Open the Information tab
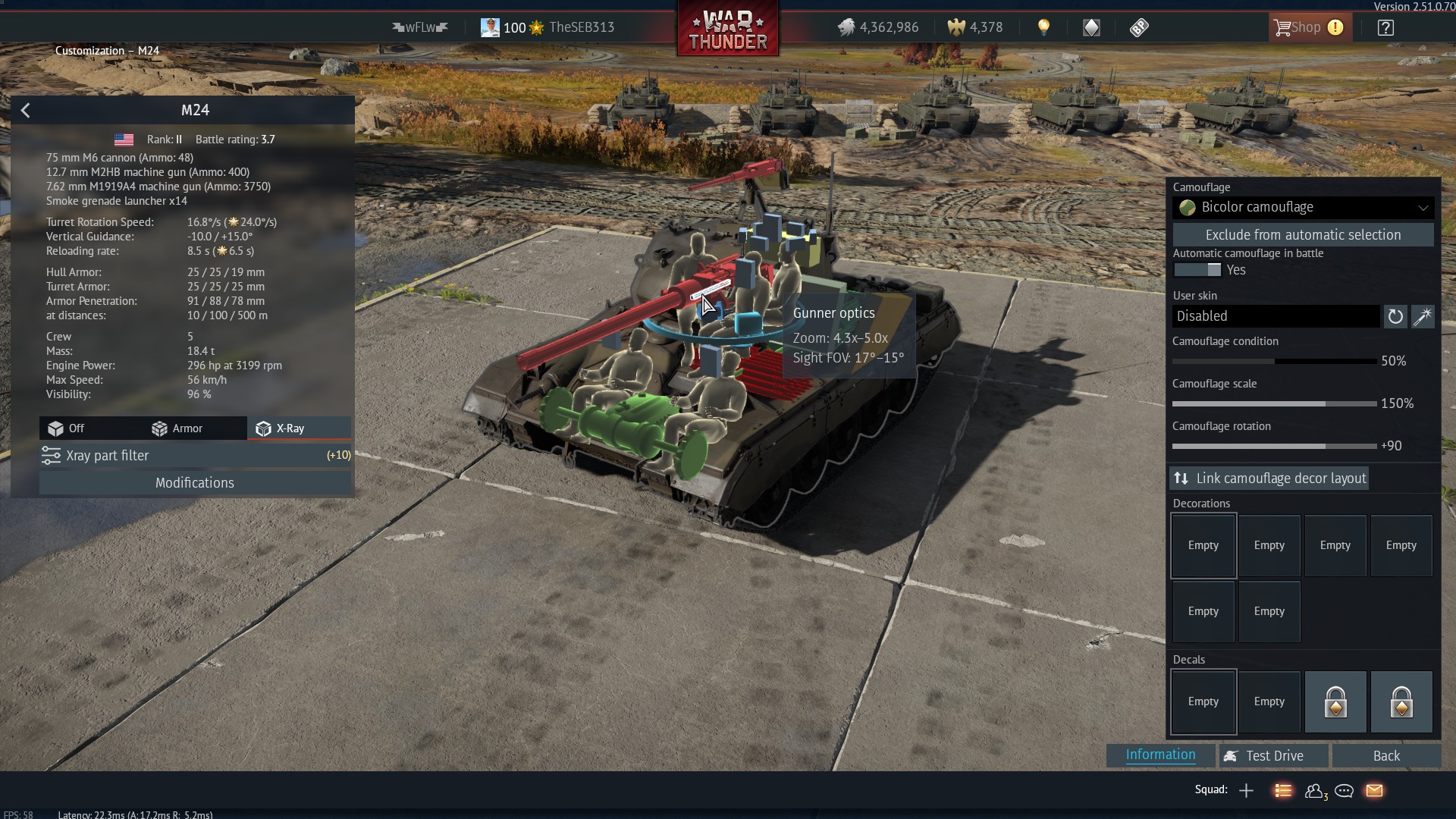This screenshot has height=819, width=1456. pos(1160,755)
